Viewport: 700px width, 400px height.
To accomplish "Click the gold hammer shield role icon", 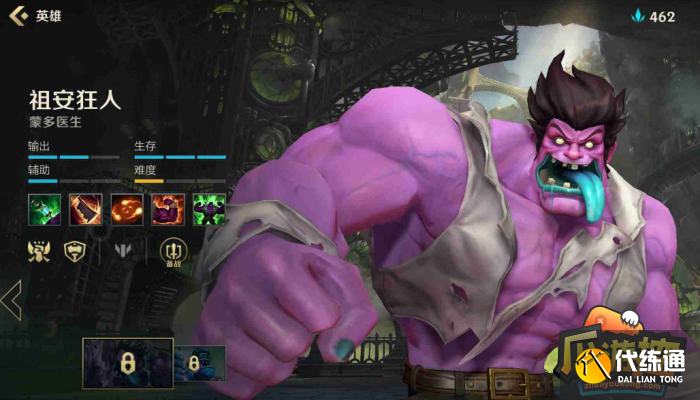I will [74, 251].
